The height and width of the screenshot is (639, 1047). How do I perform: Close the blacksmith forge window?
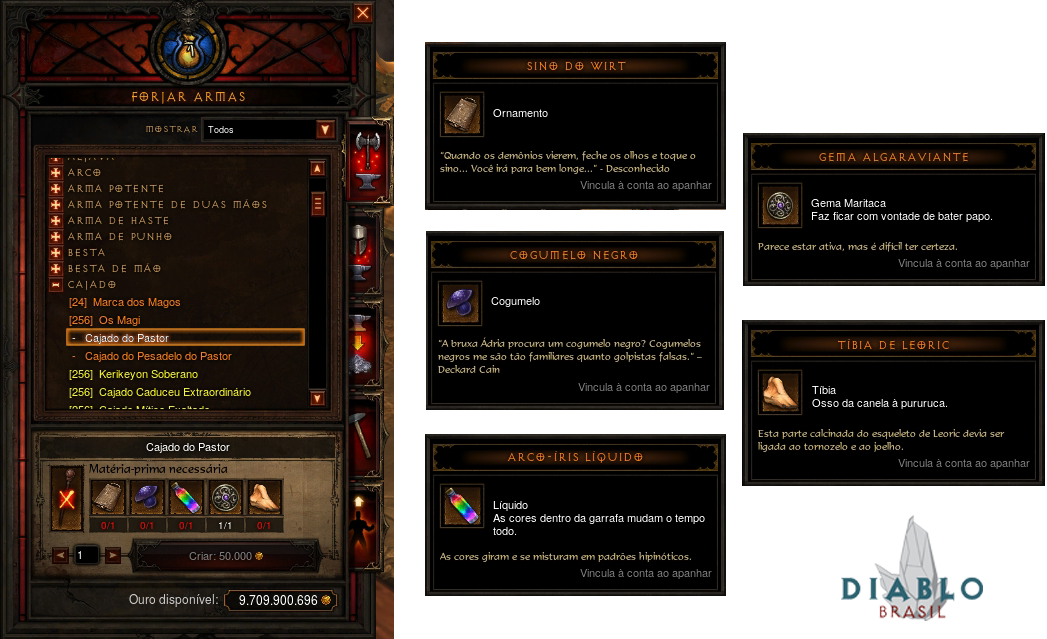tap(363, 13)
